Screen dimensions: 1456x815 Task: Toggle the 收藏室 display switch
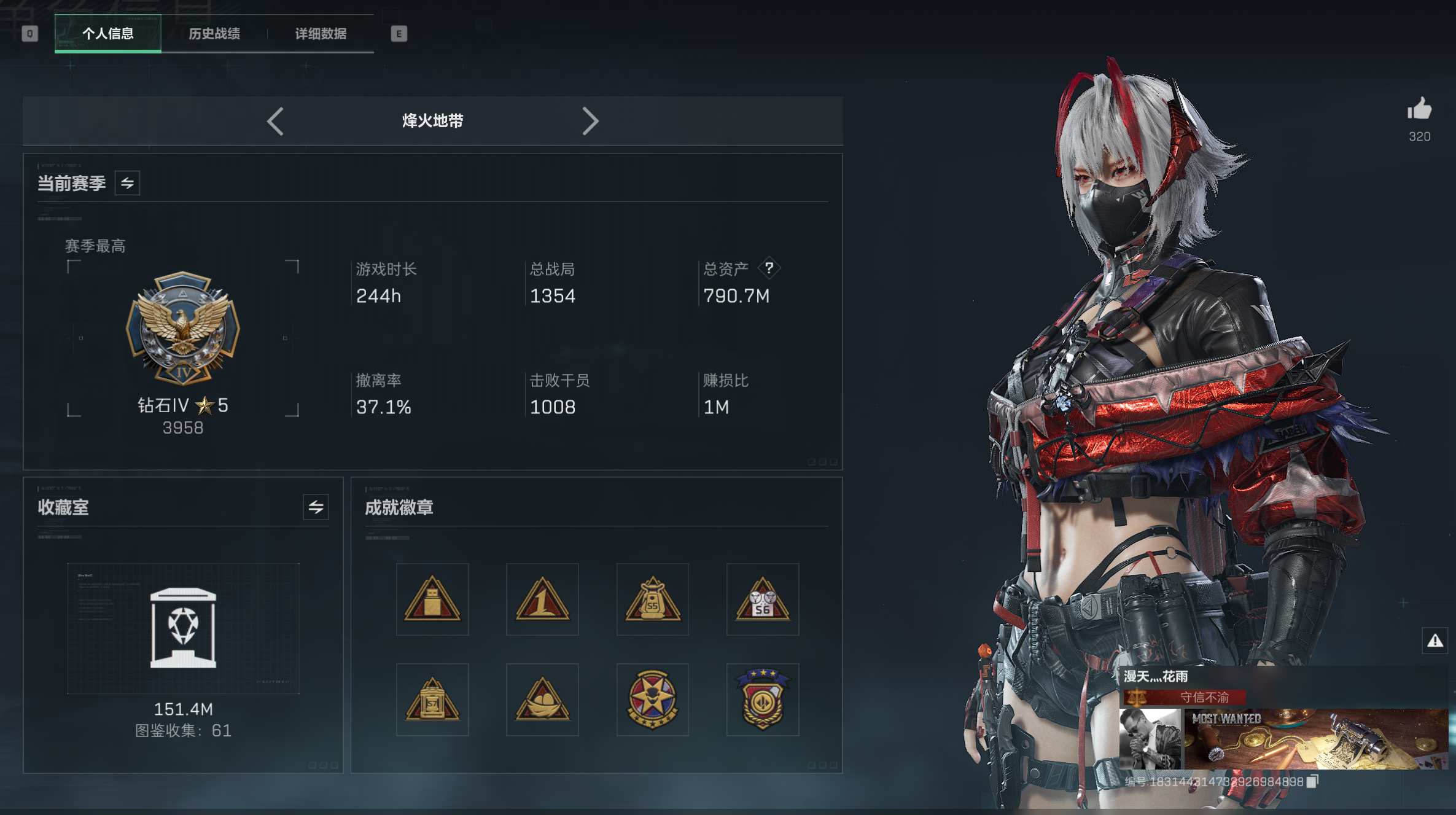click(315, 507)
